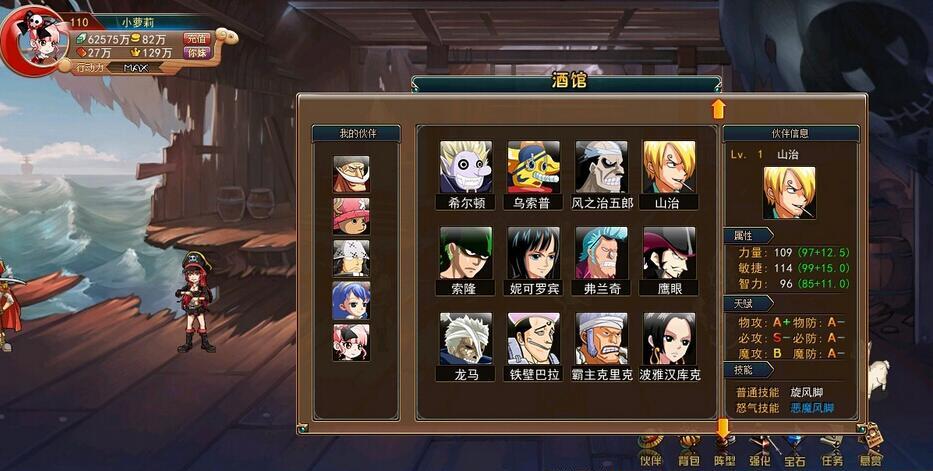Choose 铁壁巴拉 portrait
Screen dimensions: 933x471
point(533,339)
